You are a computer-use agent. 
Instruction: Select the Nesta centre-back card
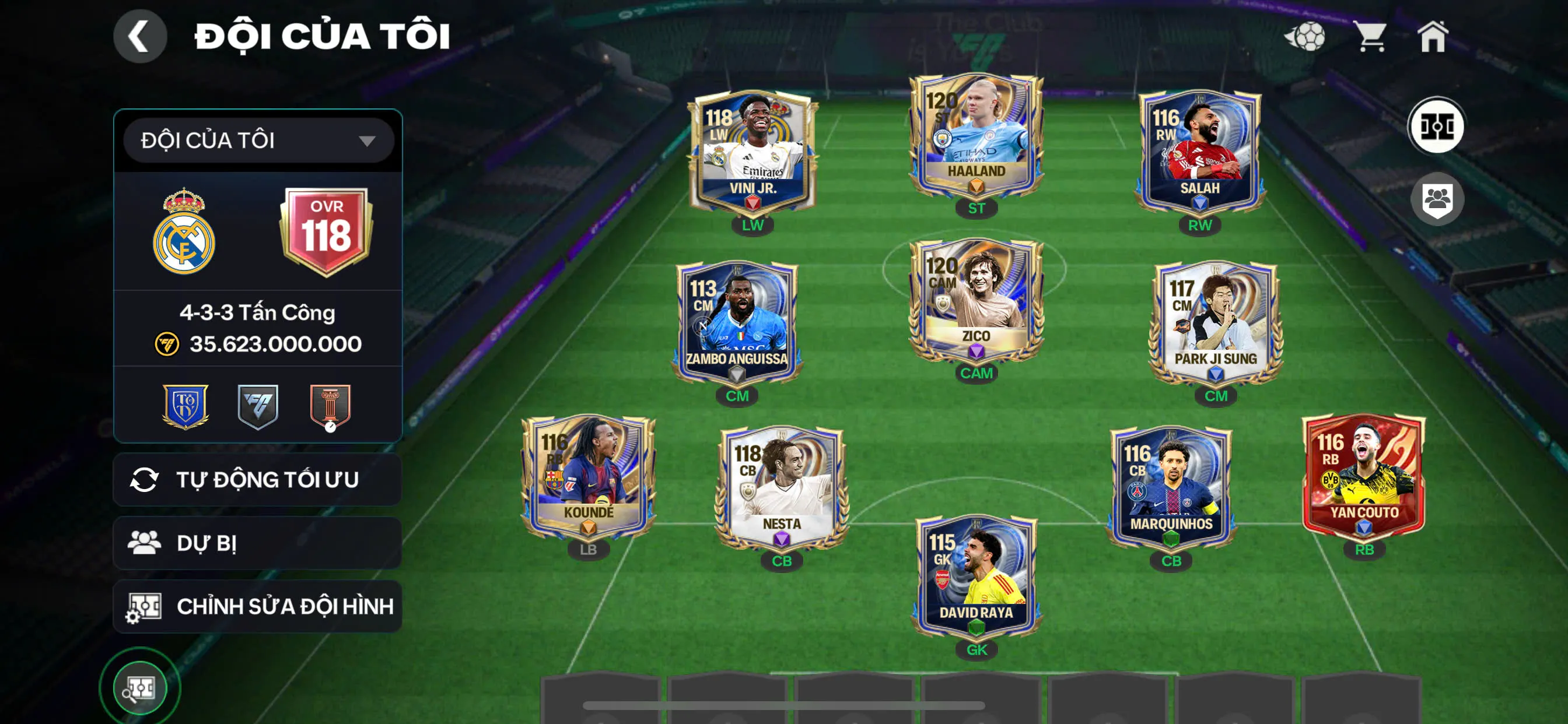click(782, 487)
